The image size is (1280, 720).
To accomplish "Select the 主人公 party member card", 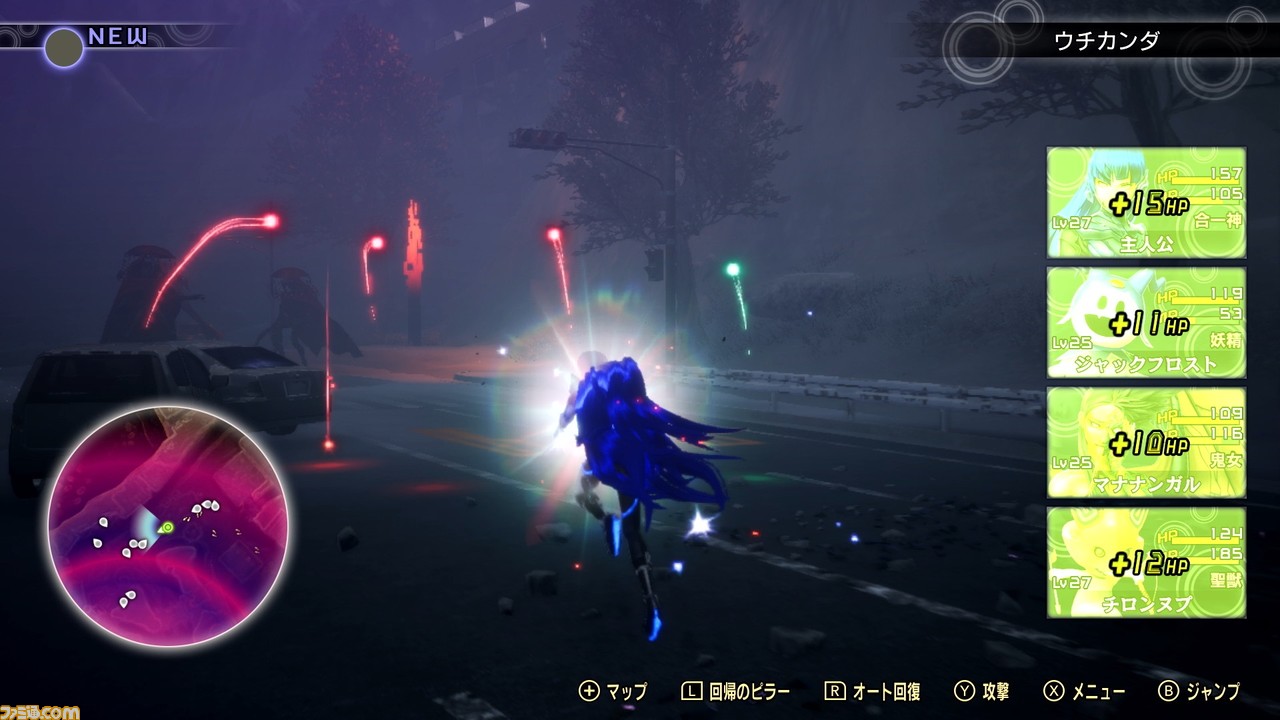I will (x=1145, y=200).
